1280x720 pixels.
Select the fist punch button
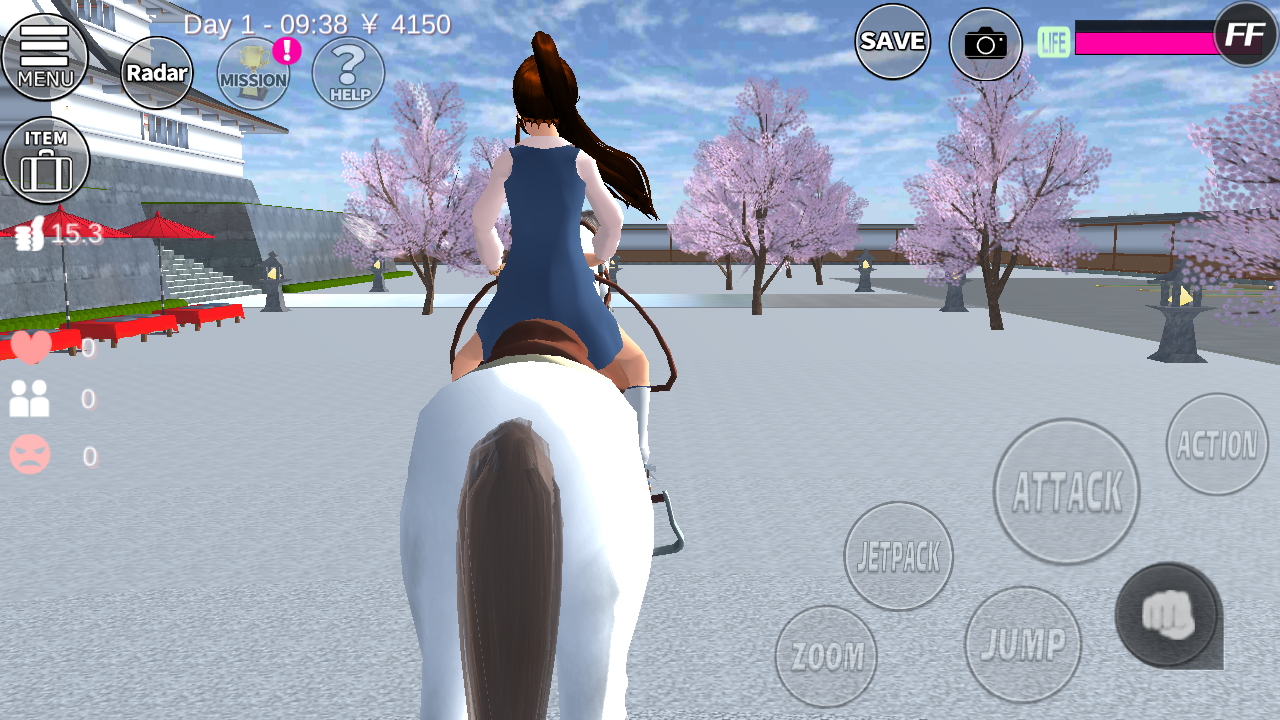[x=1167, y=615]
